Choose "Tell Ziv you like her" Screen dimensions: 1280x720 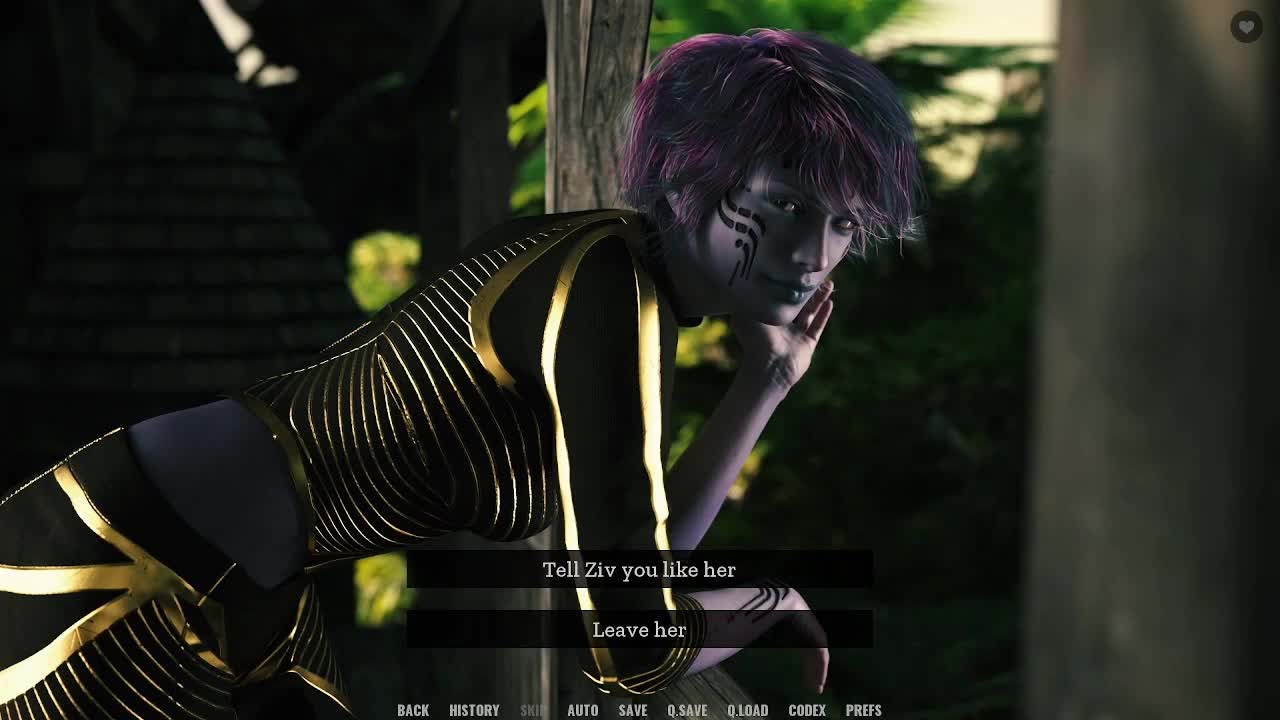pos(639,570)
